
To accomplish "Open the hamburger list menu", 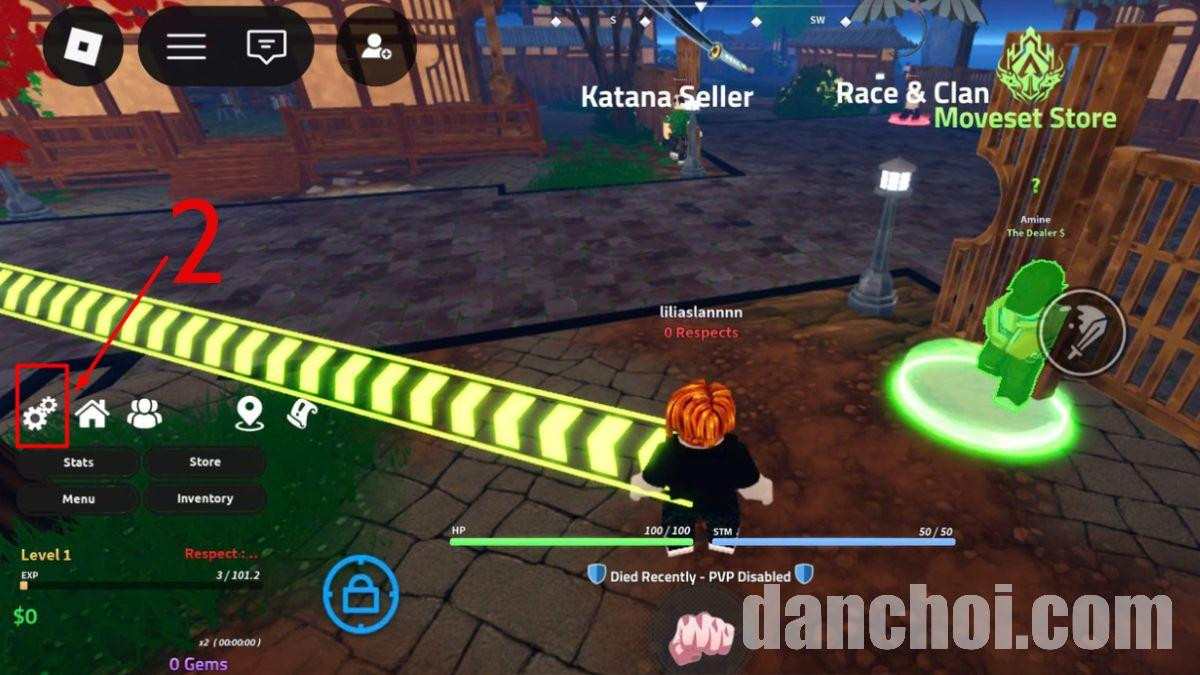I will tap(186, 46).
